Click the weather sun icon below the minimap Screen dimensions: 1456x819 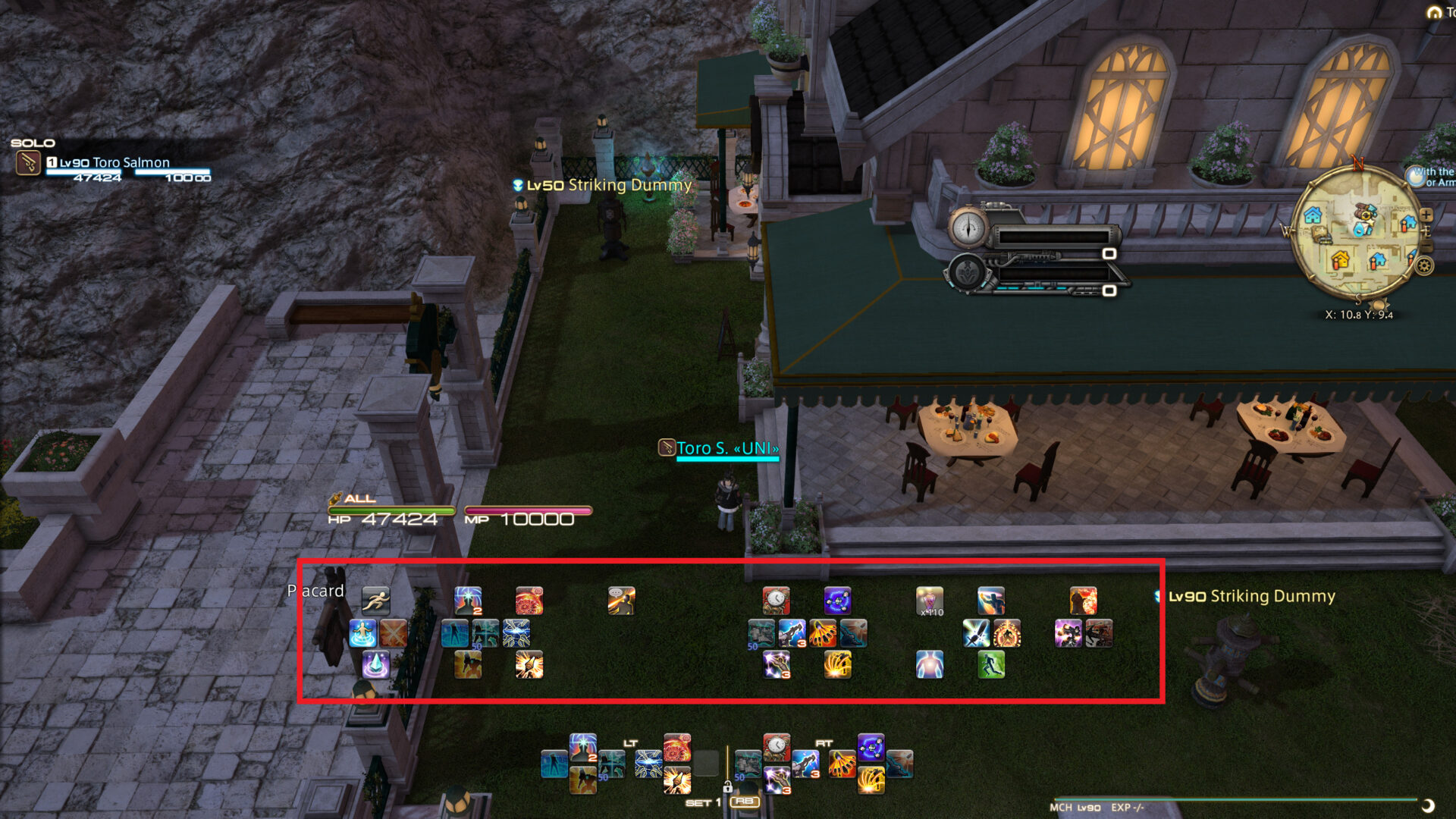coord(1379,306)
